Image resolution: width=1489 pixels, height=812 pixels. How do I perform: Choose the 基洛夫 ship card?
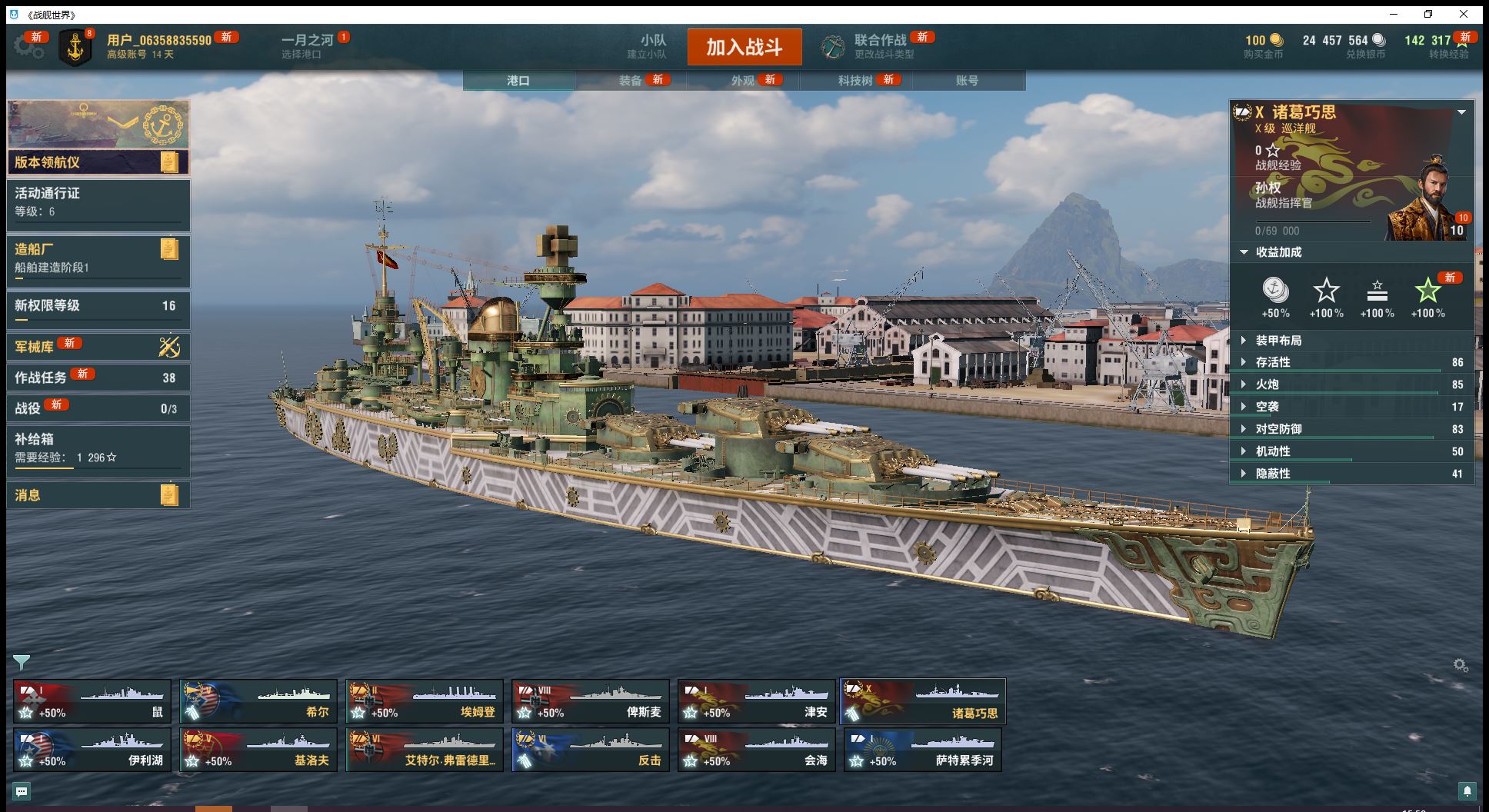click(x=258, y=750)
